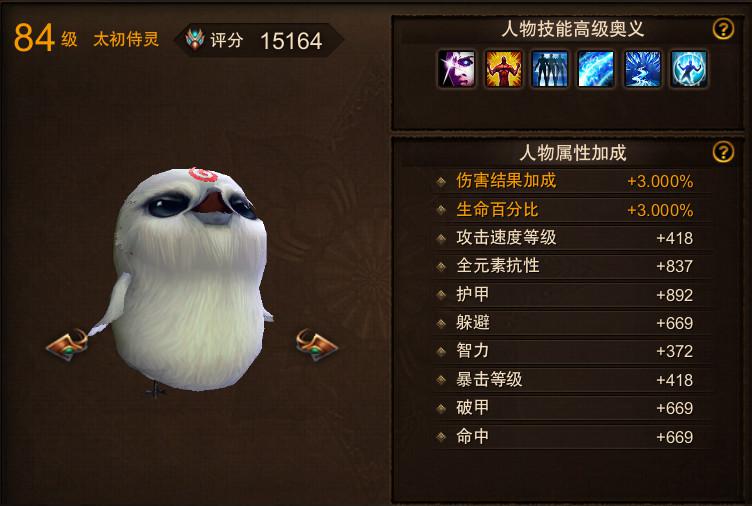The width and height of the screenshot is (752, 506).
Task: Select the blue lightning stream skill icon
Action: (x=643, y=70)
